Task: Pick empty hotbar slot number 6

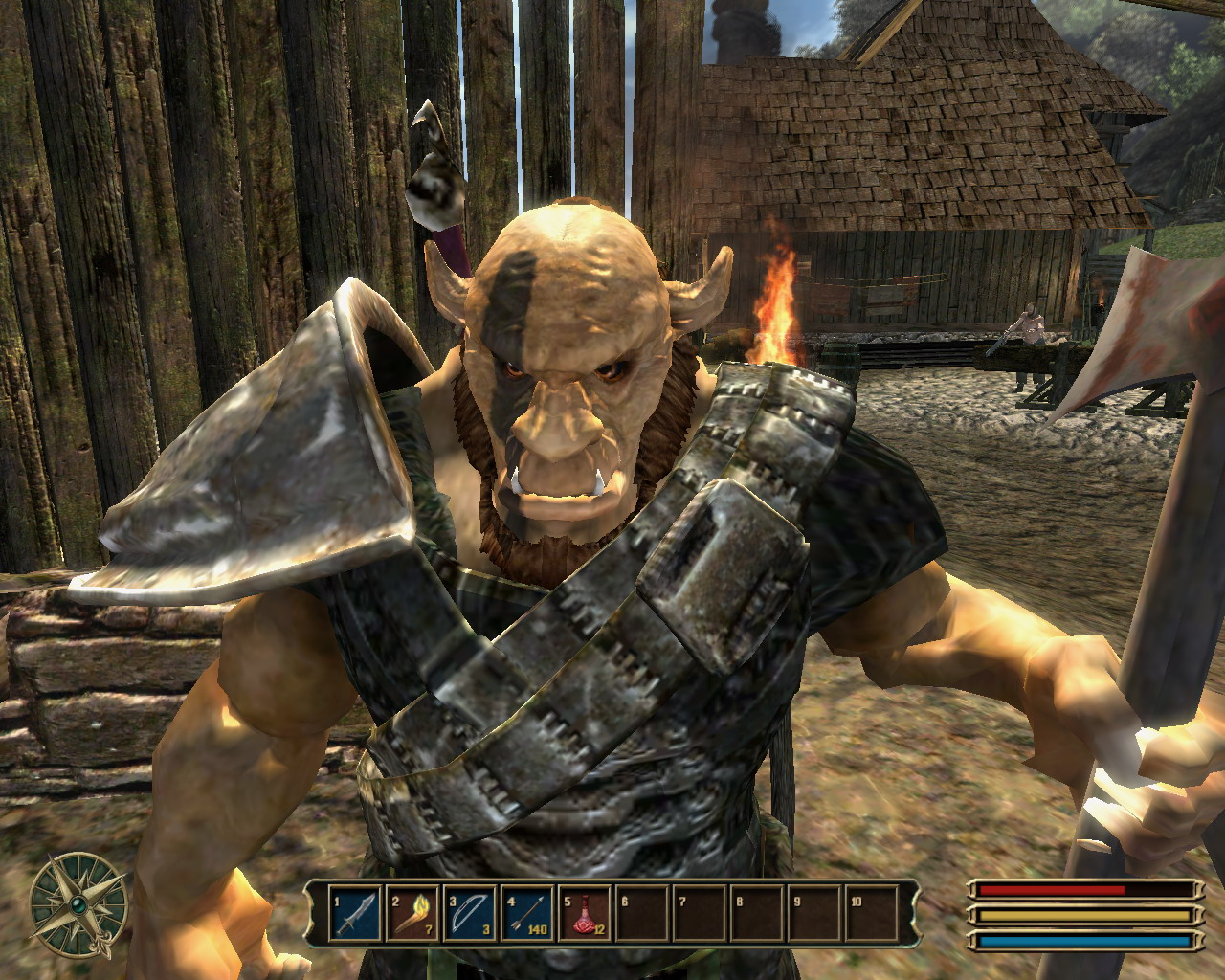Action: point(642,913)
